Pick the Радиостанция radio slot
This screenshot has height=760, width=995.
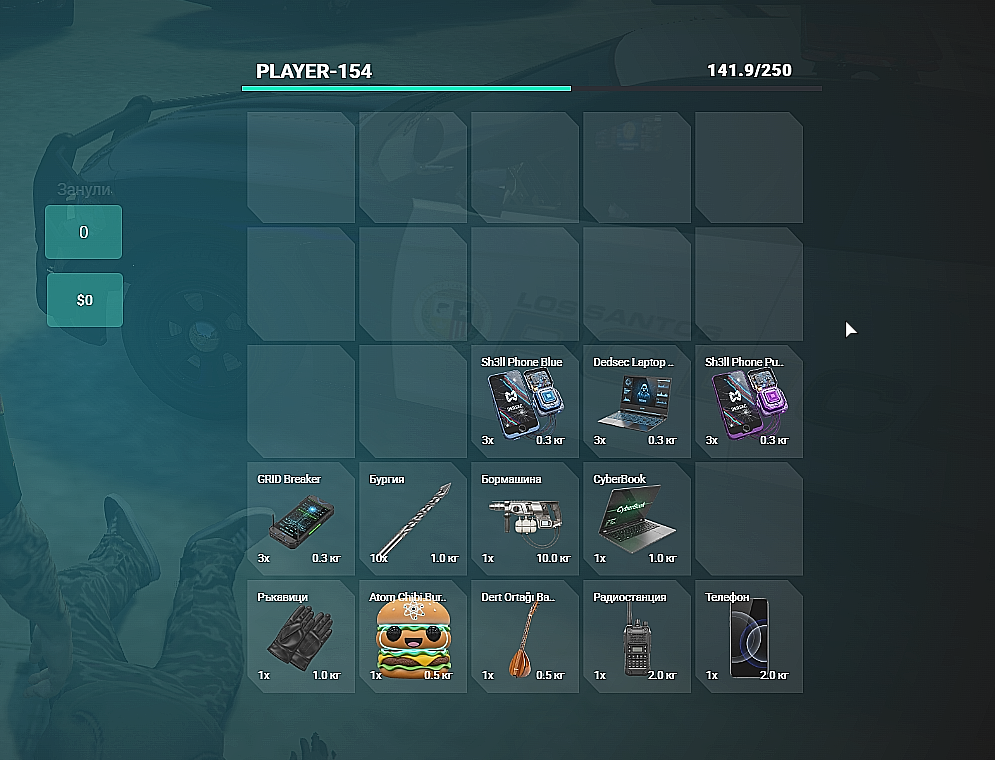pos(636,635)
